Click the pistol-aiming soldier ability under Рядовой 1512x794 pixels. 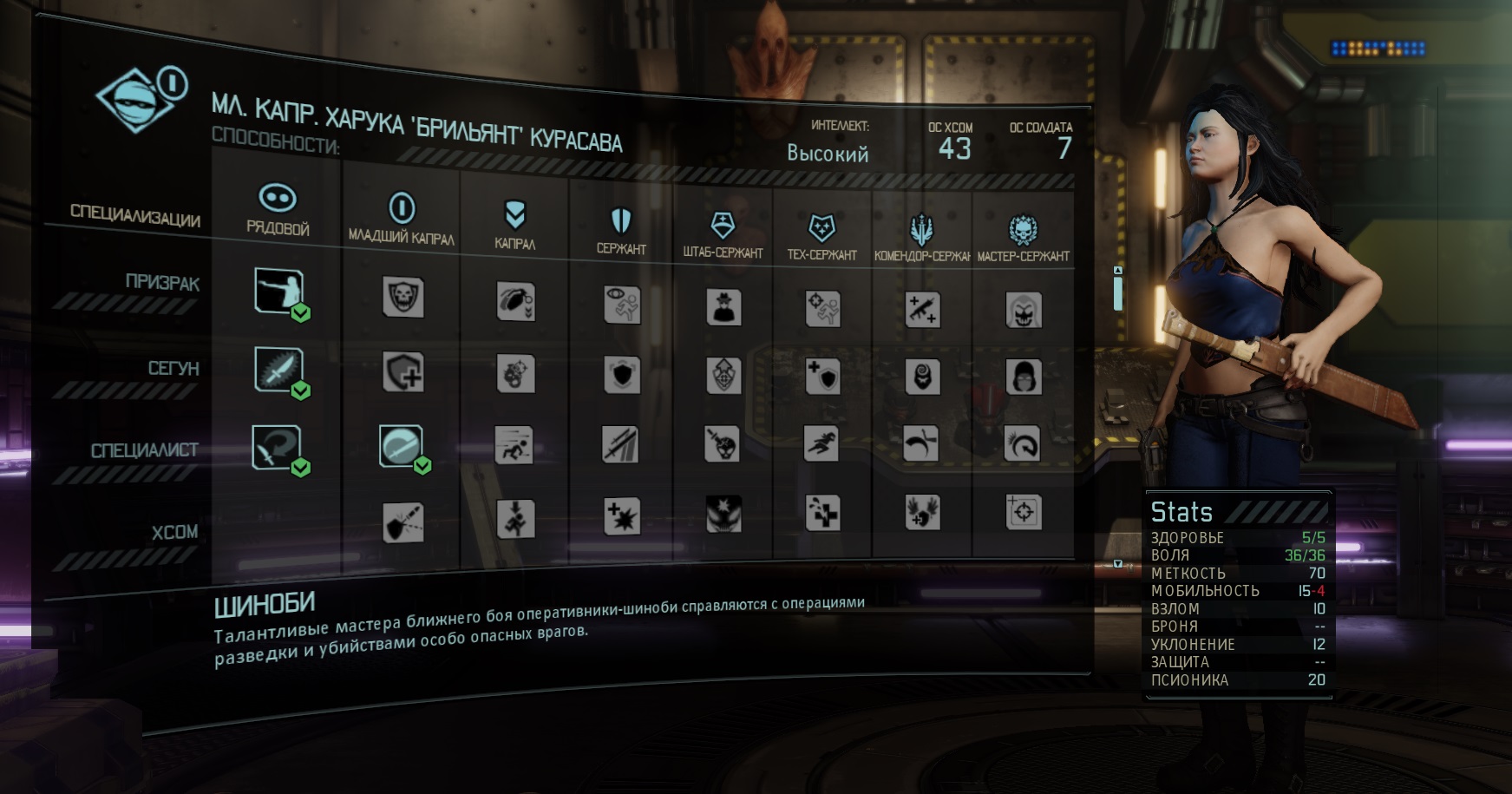pos(278,291)
